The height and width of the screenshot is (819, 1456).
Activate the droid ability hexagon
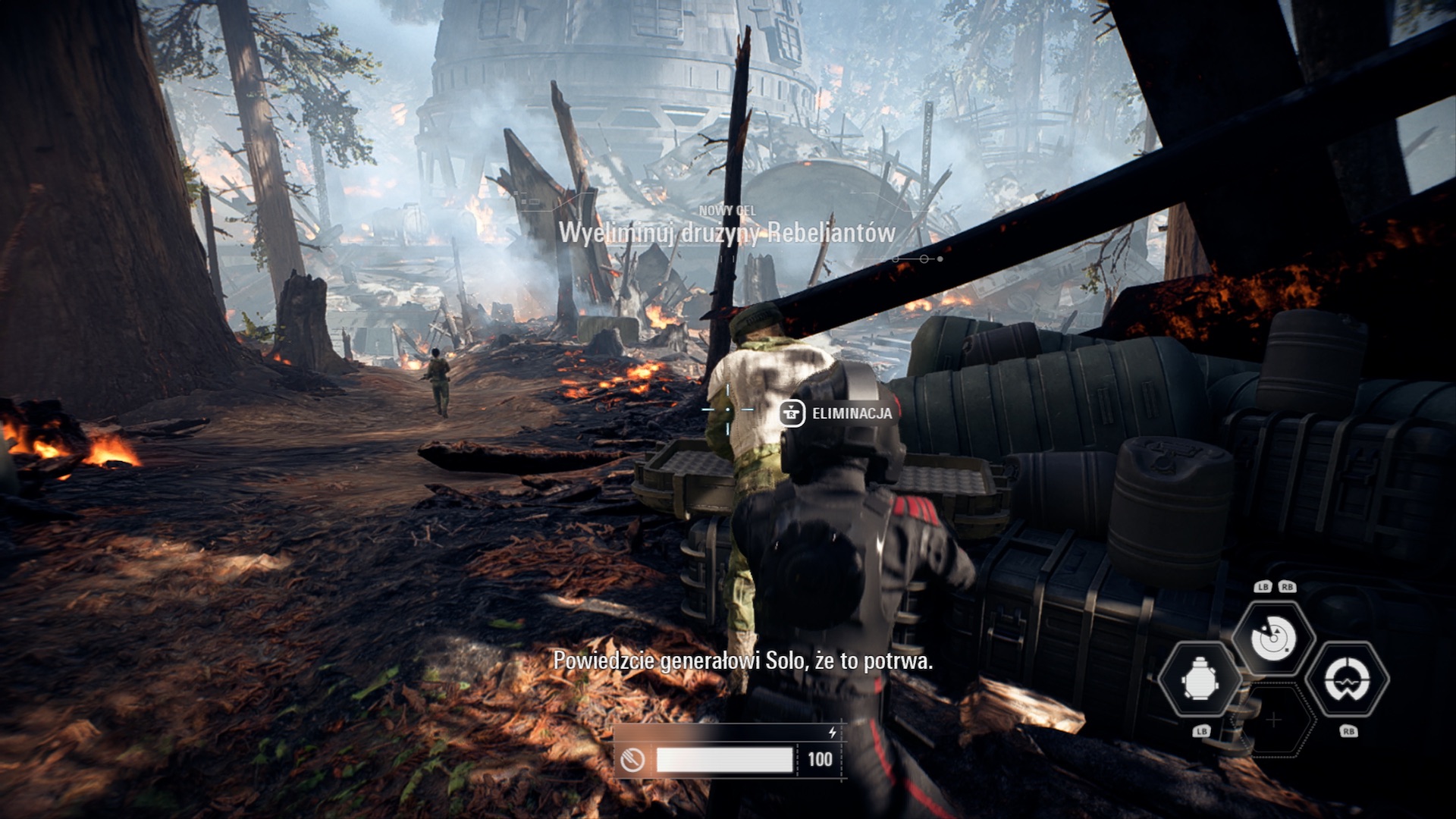point(1199,679)
